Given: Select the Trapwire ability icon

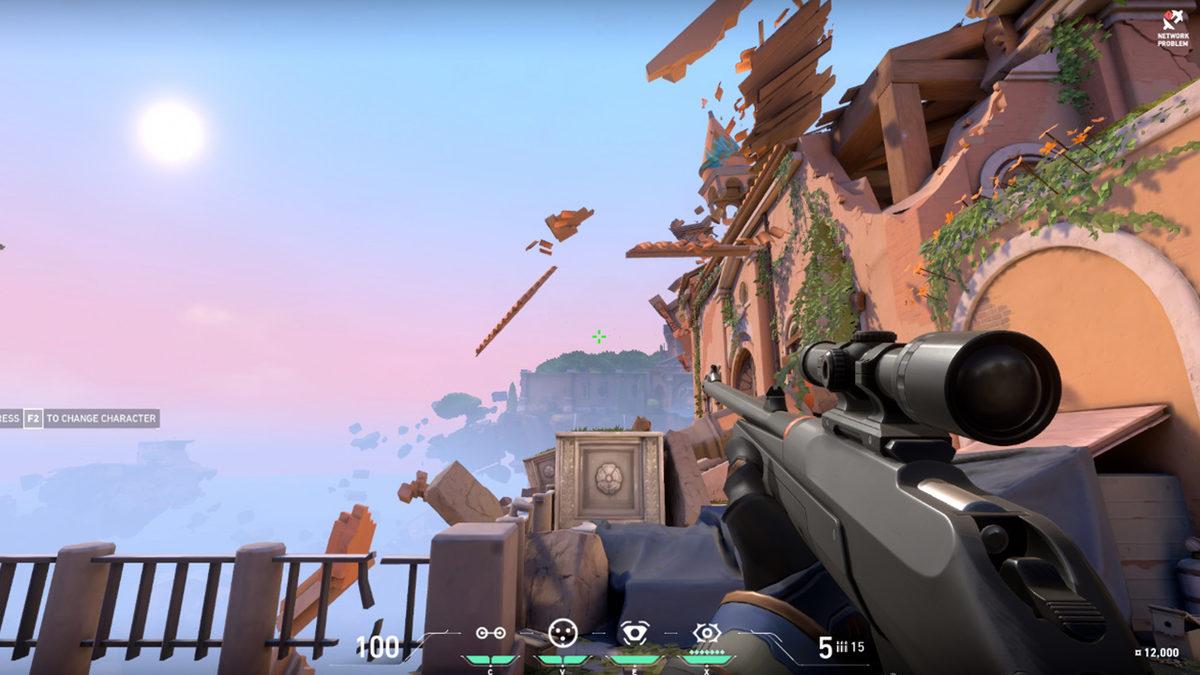Looking at the screenshot, I should 489,633.
